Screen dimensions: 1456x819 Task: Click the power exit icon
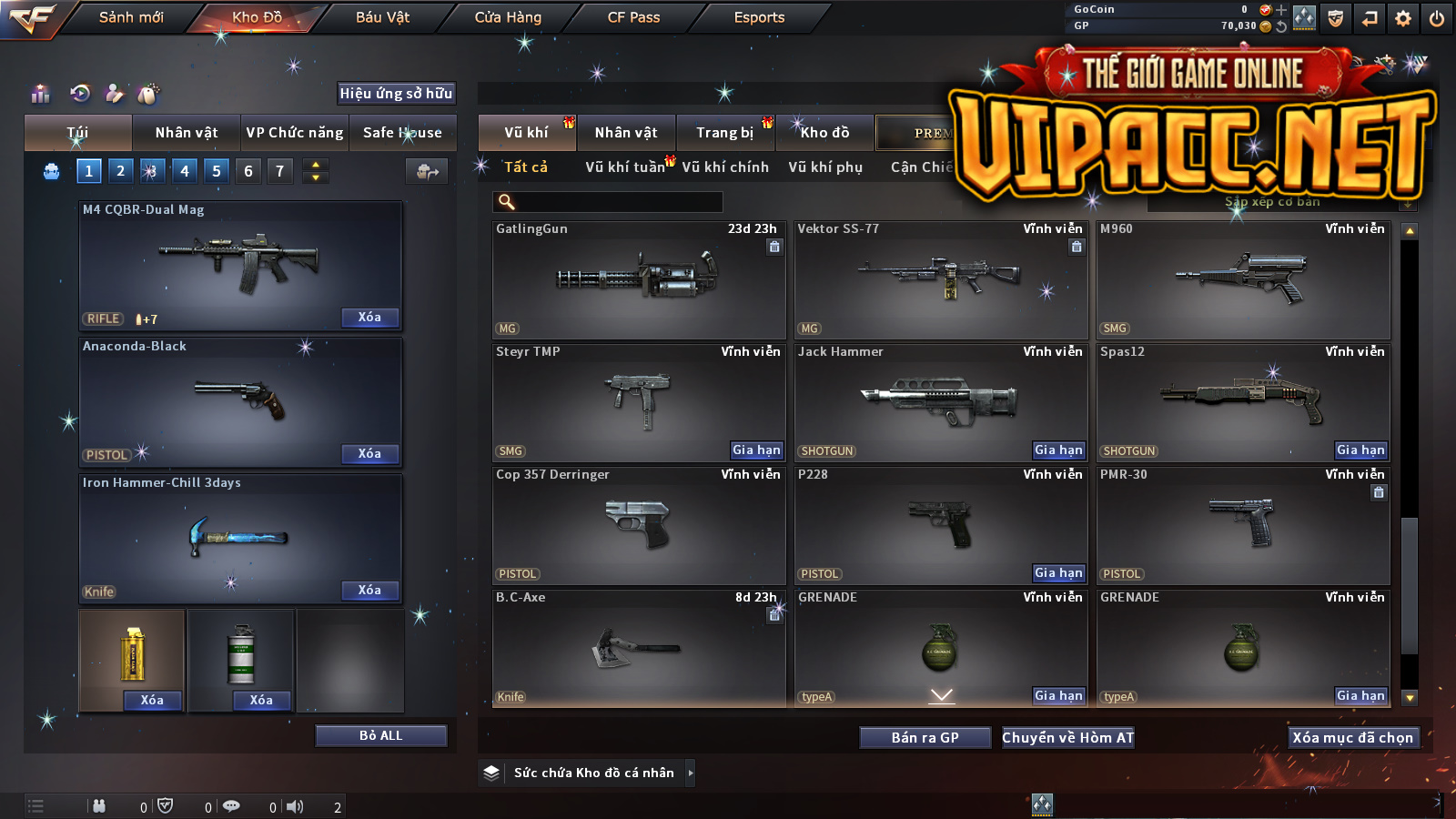tap(1437, 18)
